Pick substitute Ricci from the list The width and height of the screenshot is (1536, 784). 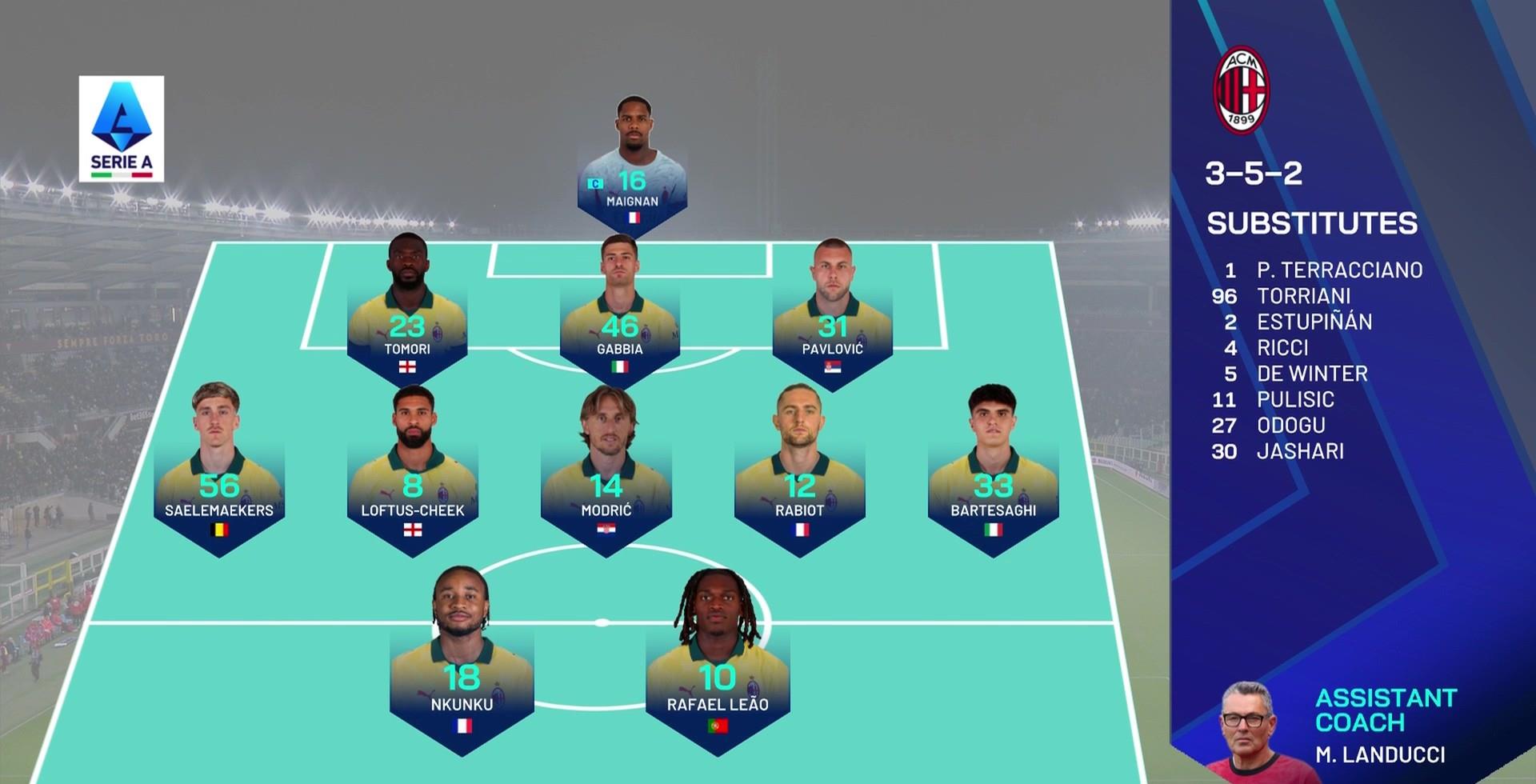pos(1282,348)
